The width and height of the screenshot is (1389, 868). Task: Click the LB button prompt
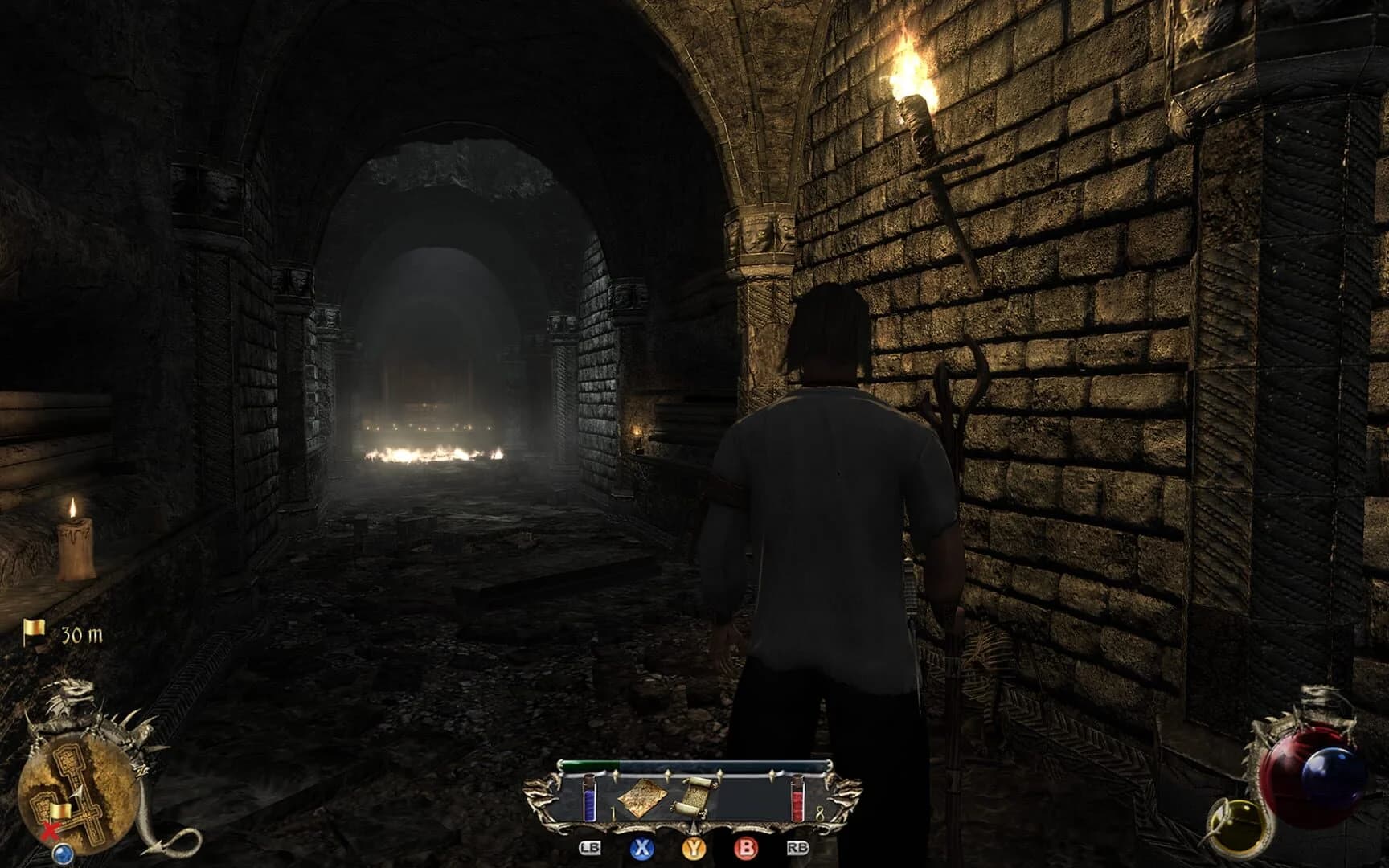click(x=591, y=848)
